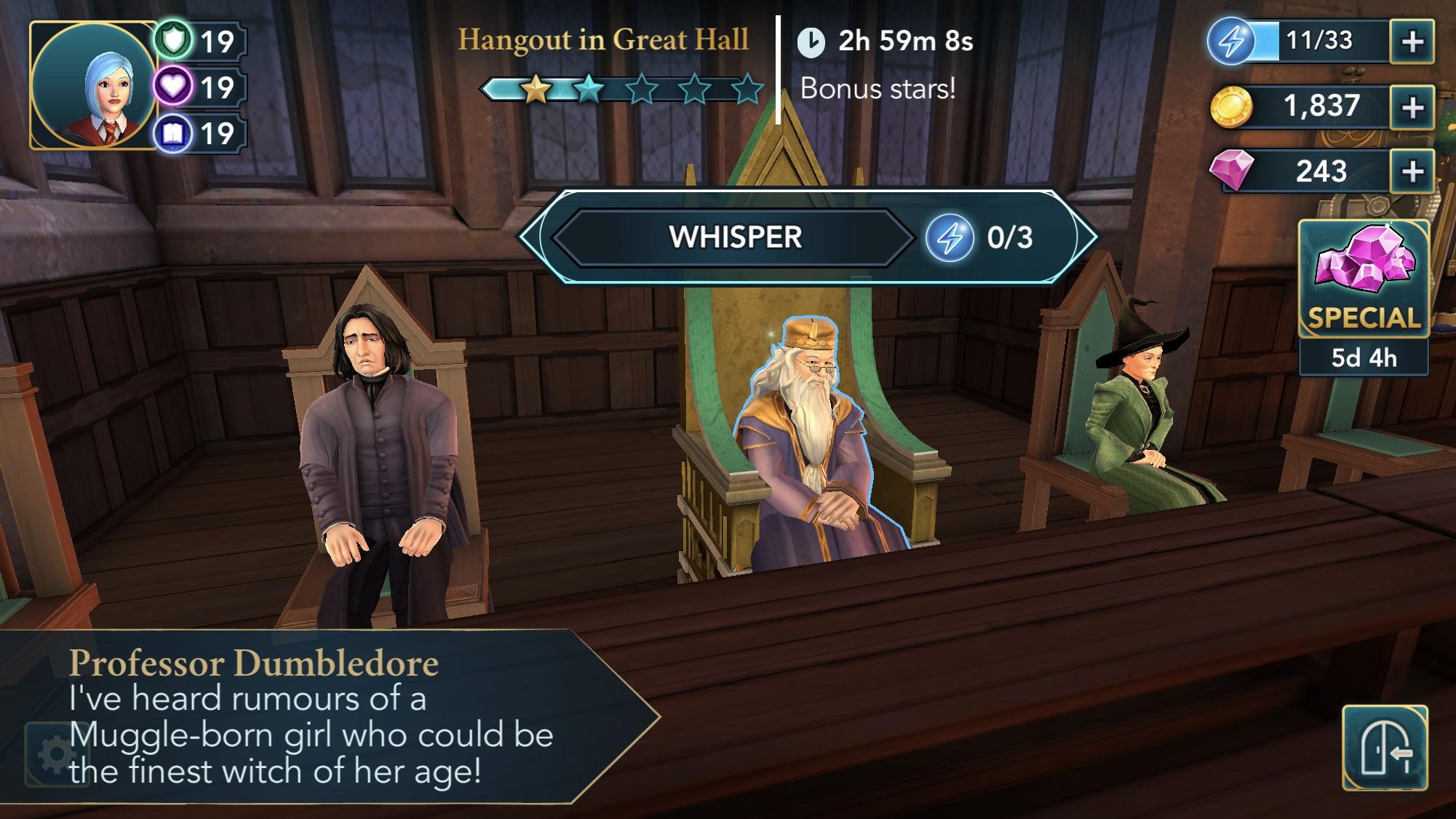Open the SPECIAL gem offer
The width and height of the screenshot is (1456, 819).
click(1364, 280)
